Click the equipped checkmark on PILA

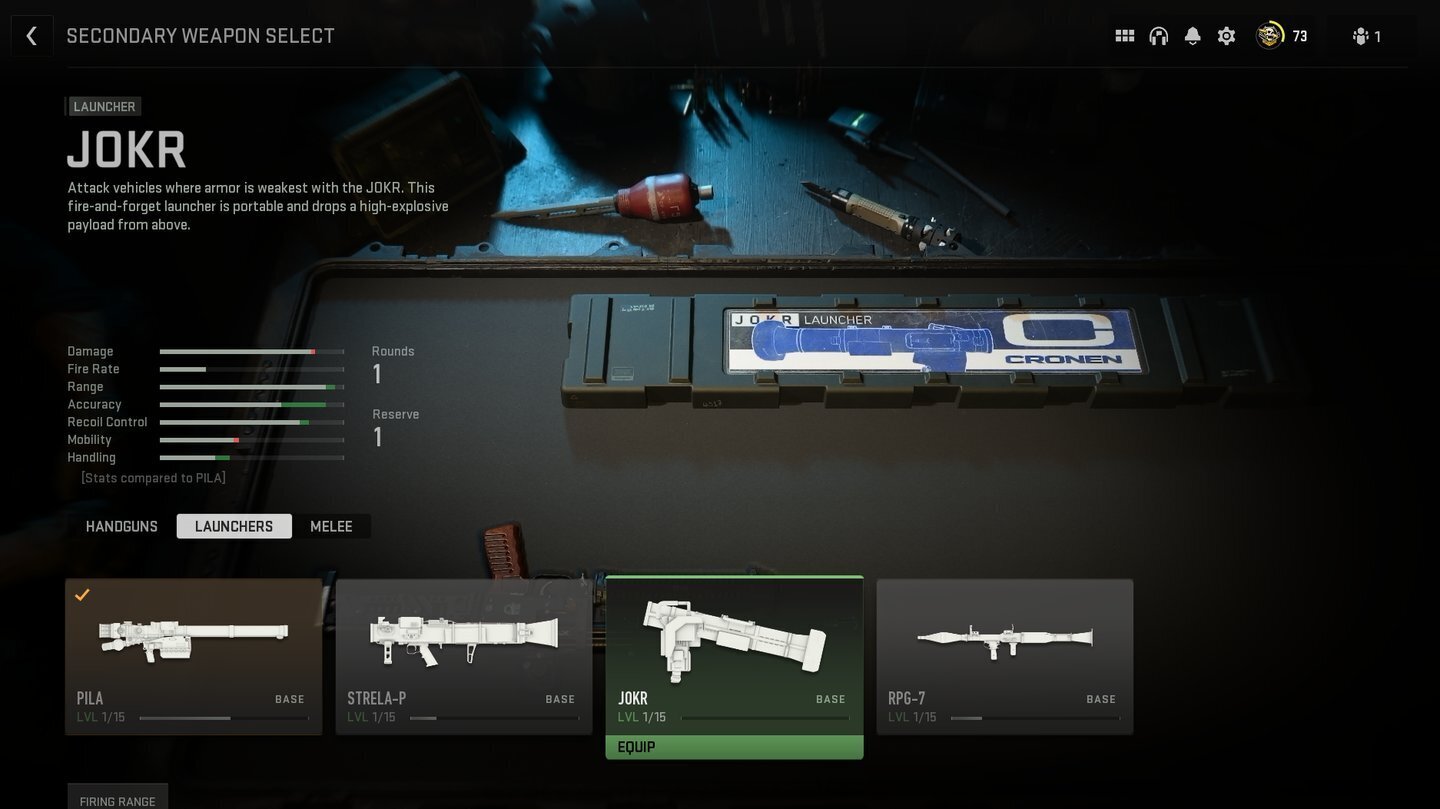point(83,595)
